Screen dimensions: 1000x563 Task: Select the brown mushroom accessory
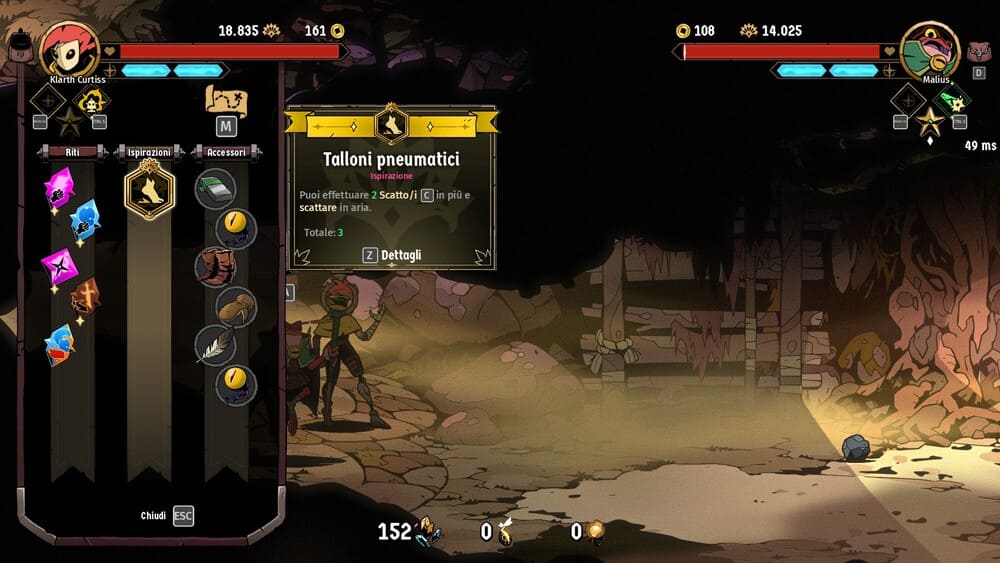click(237, 306)
